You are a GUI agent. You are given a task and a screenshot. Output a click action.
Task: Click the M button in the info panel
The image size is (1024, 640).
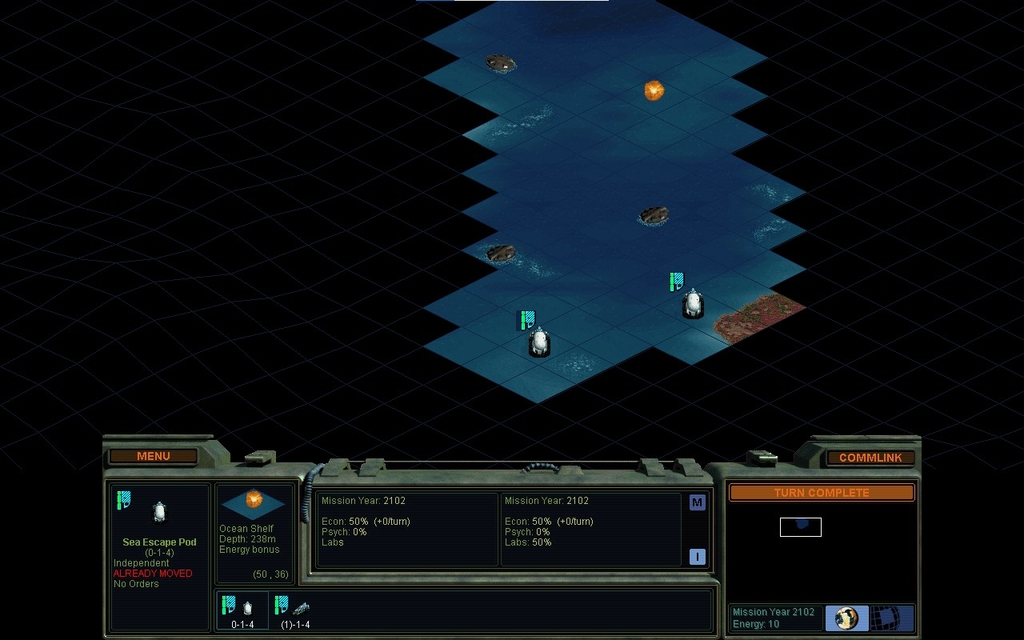tap(697, 503)
